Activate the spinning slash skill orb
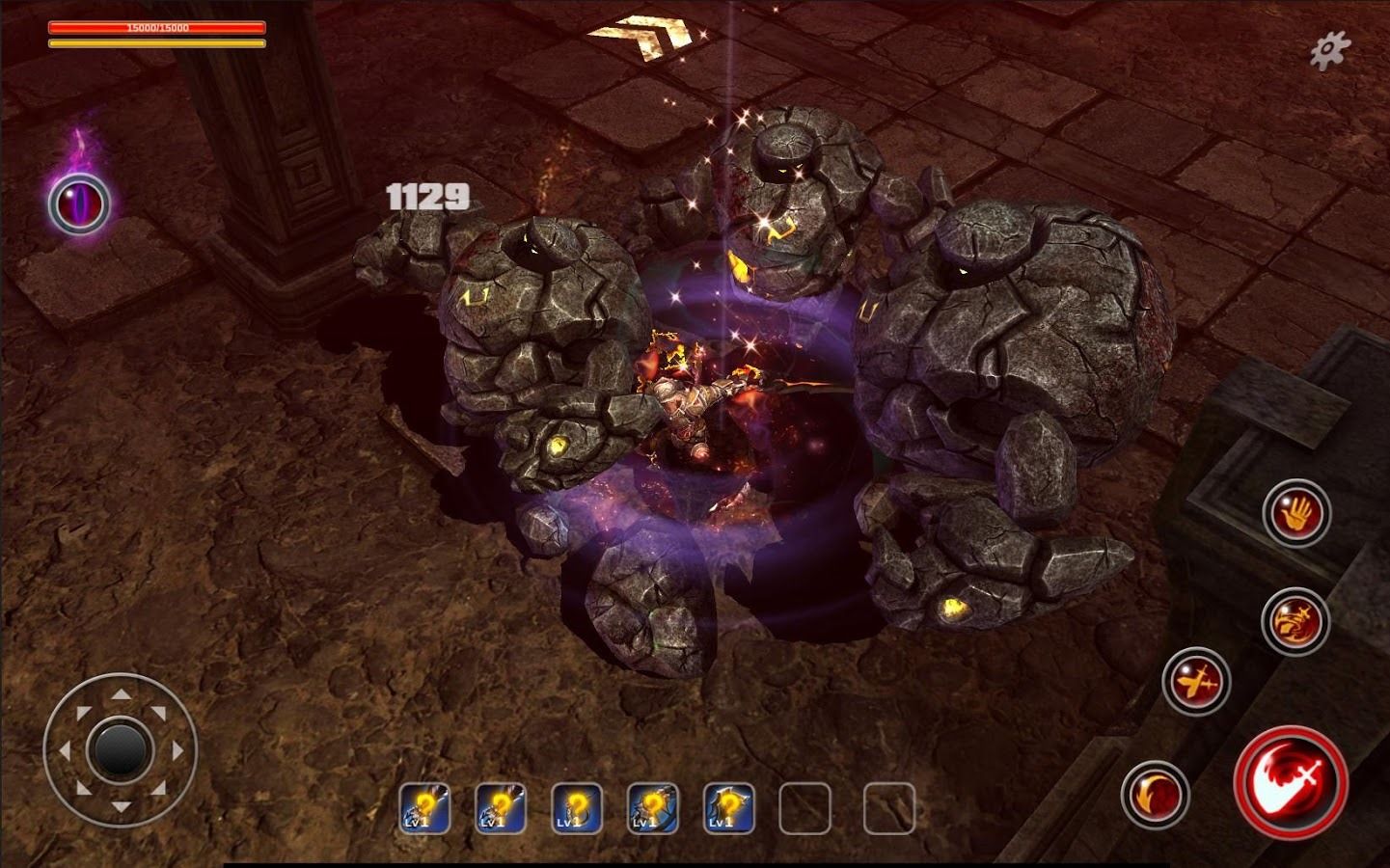Image resolution: width=1390 pixels, height=868 pixels. (1297, 622)
